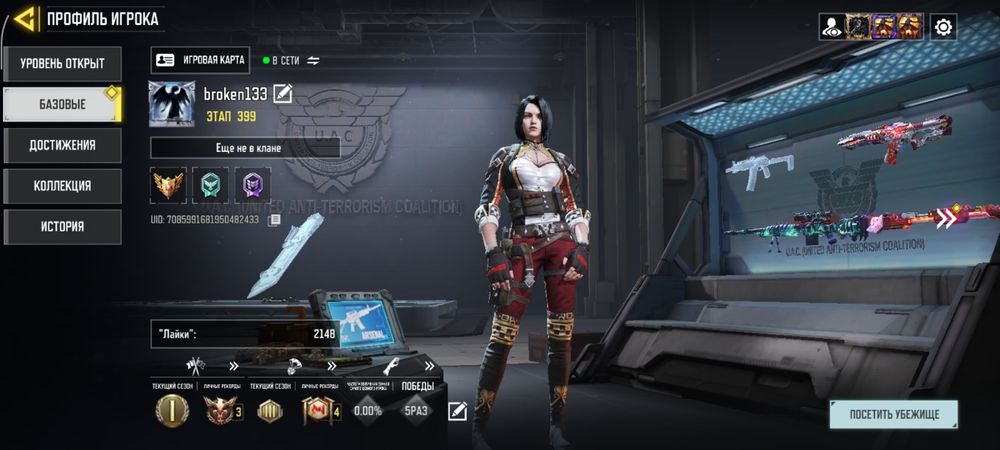Viewport: 1000px width, 450px height.
Task: Select the gold winged medal badge
Action: click(x=168, y=184)
